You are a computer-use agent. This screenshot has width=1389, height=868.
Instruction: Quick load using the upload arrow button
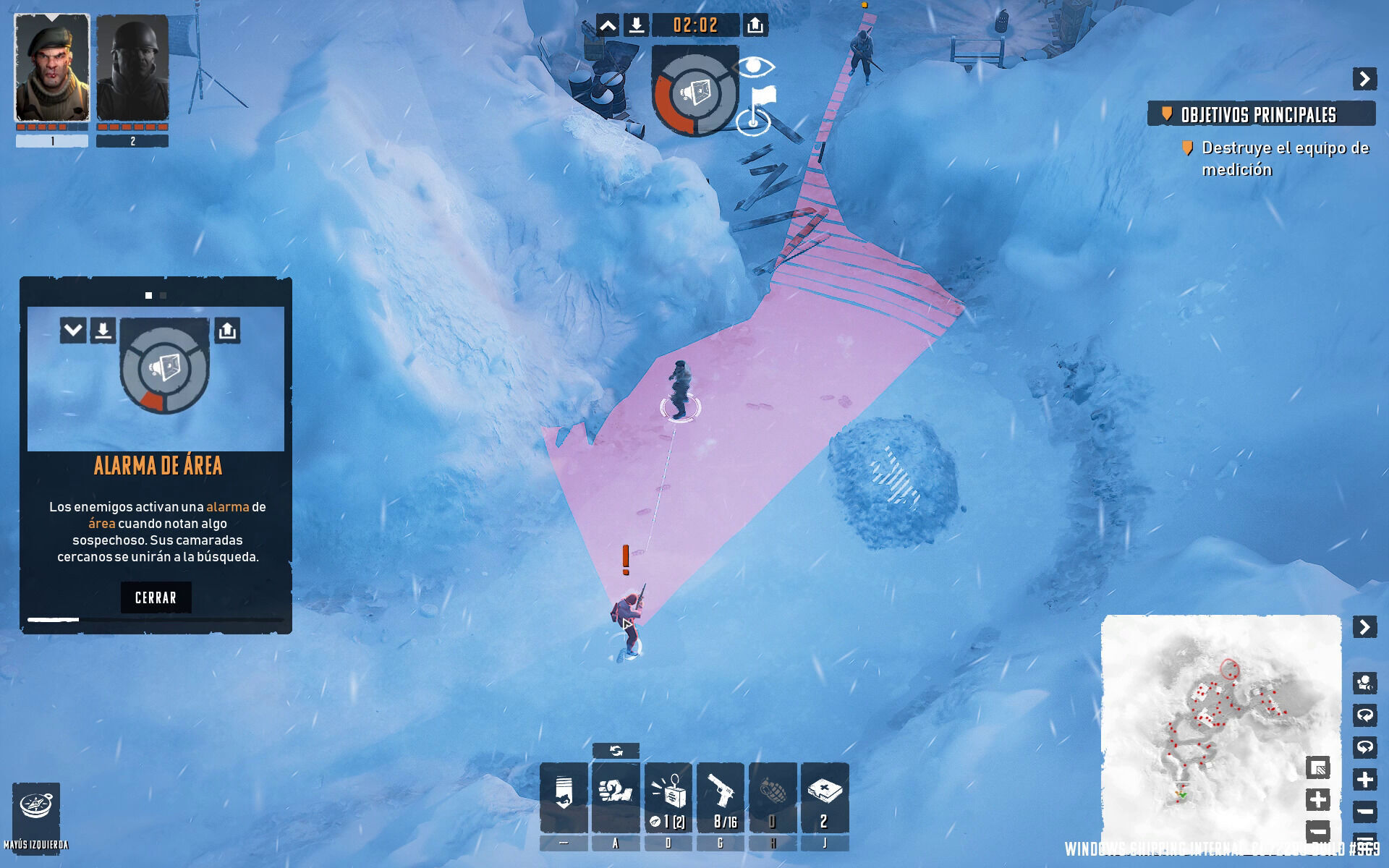coord(755,26)
